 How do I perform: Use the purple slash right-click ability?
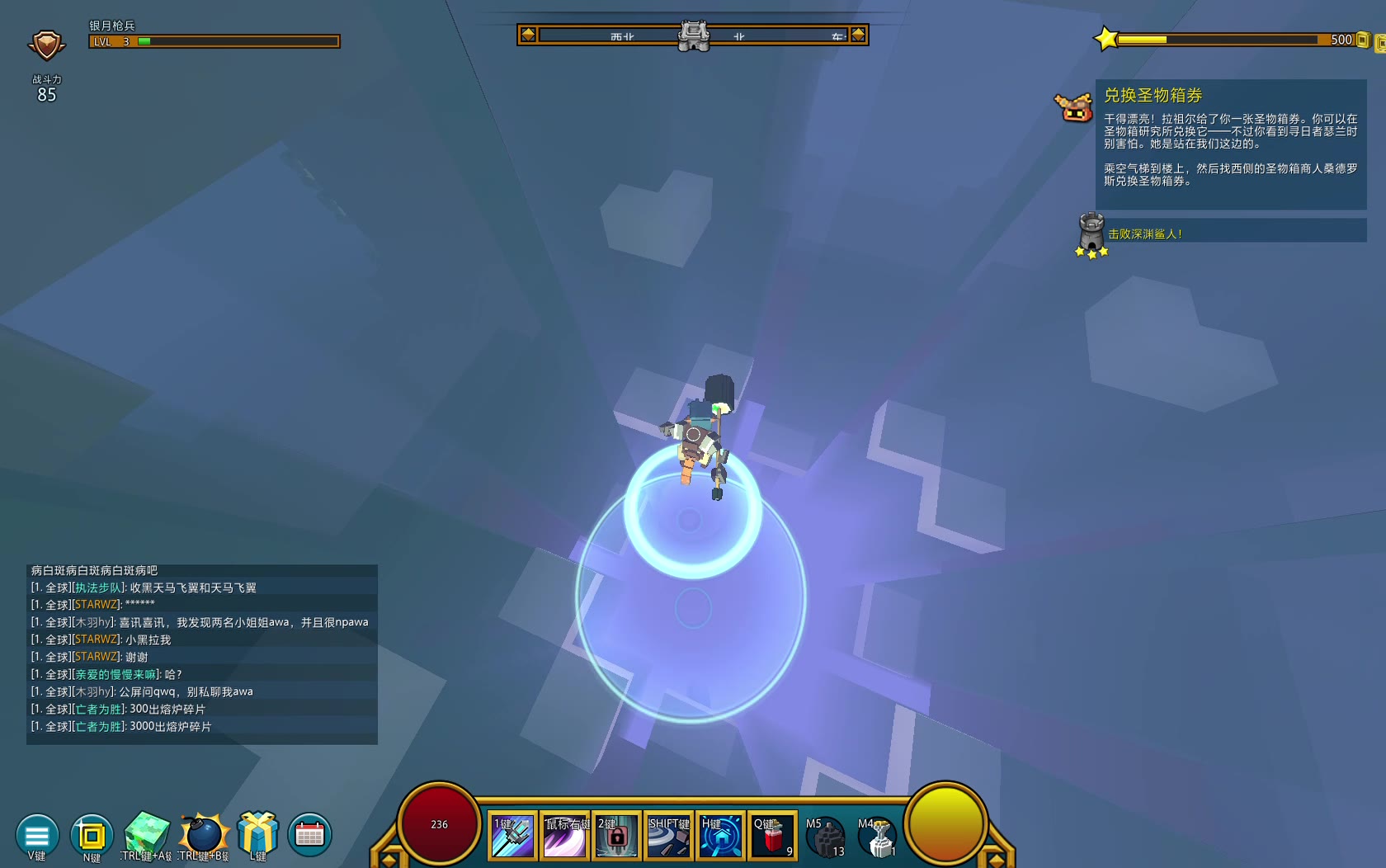564,837
